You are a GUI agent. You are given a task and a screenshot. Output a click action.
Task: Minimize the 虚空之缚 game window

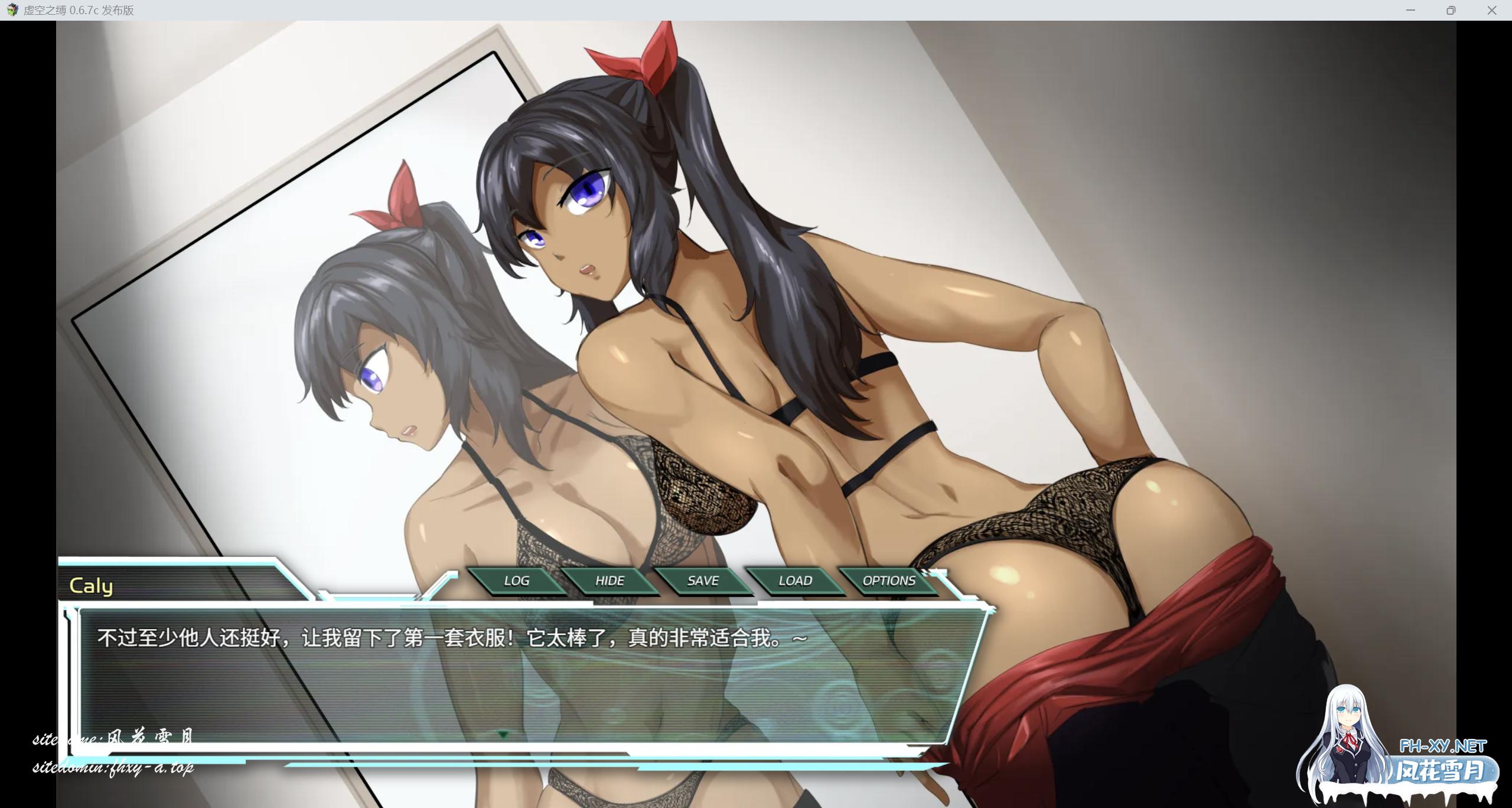click(x=1411, y=10)
